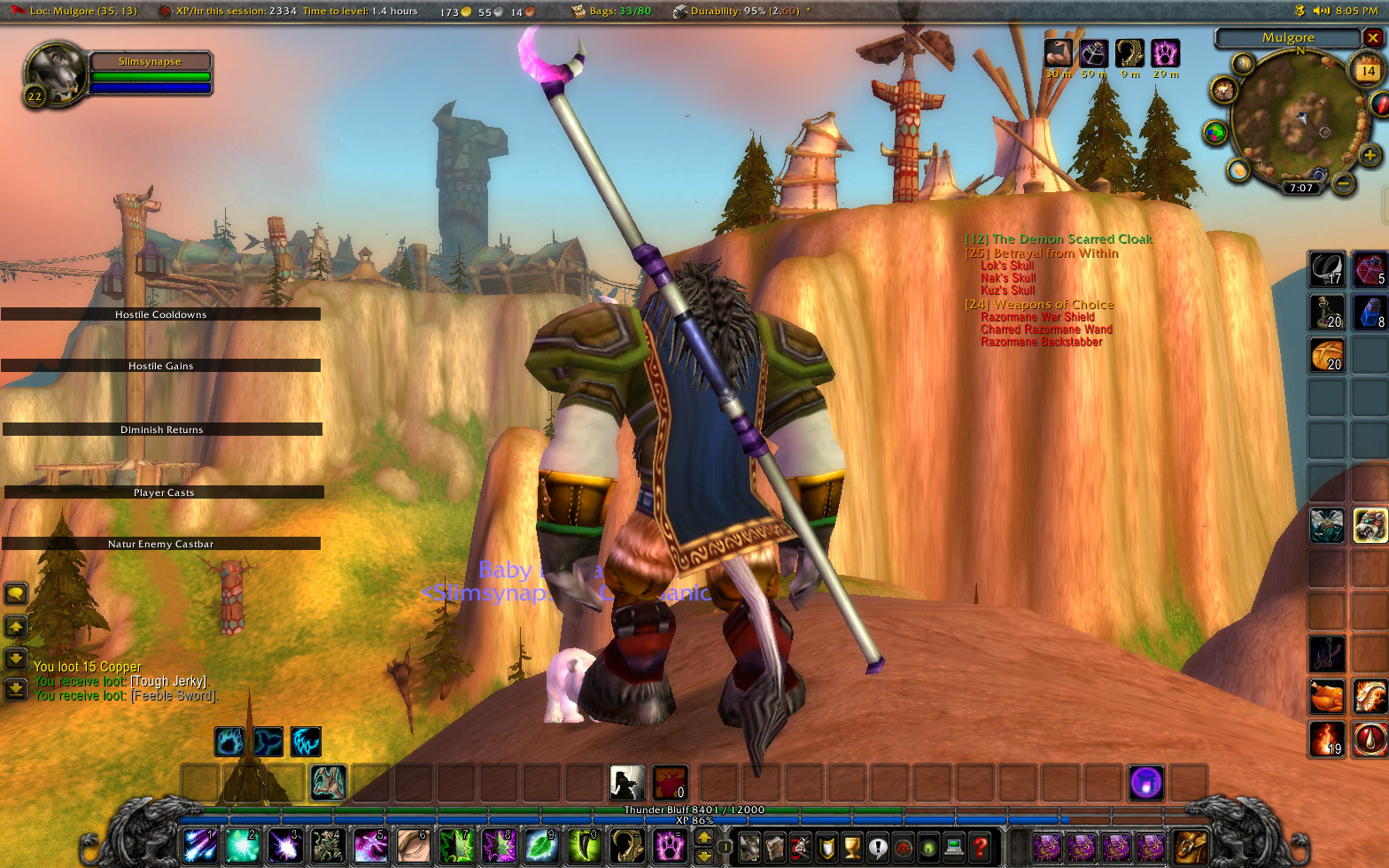Open the red question mark help button
This screenshot has width=1389, height=868.
(x=980, y=847)
